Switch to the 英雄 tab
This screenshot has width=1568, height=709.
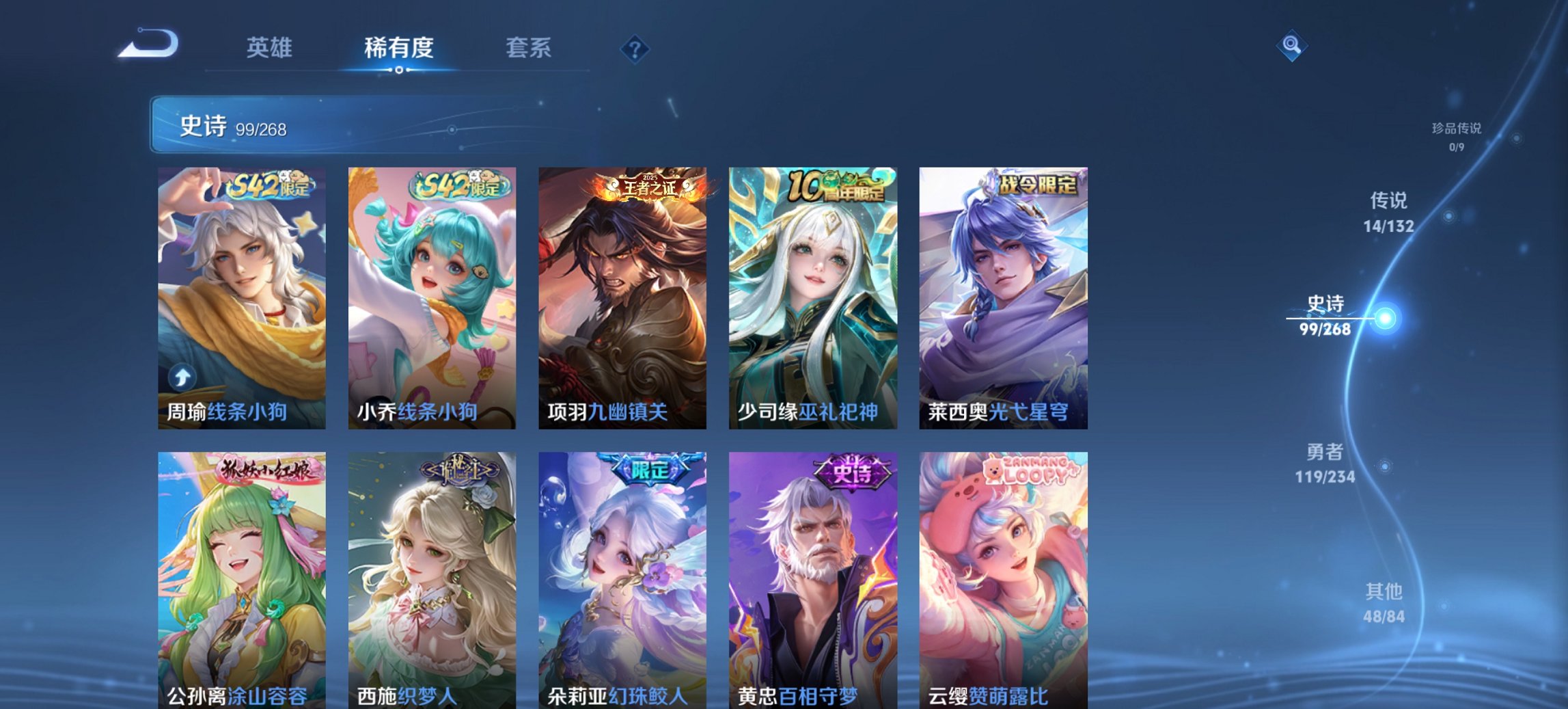click(x=269, y=48)
